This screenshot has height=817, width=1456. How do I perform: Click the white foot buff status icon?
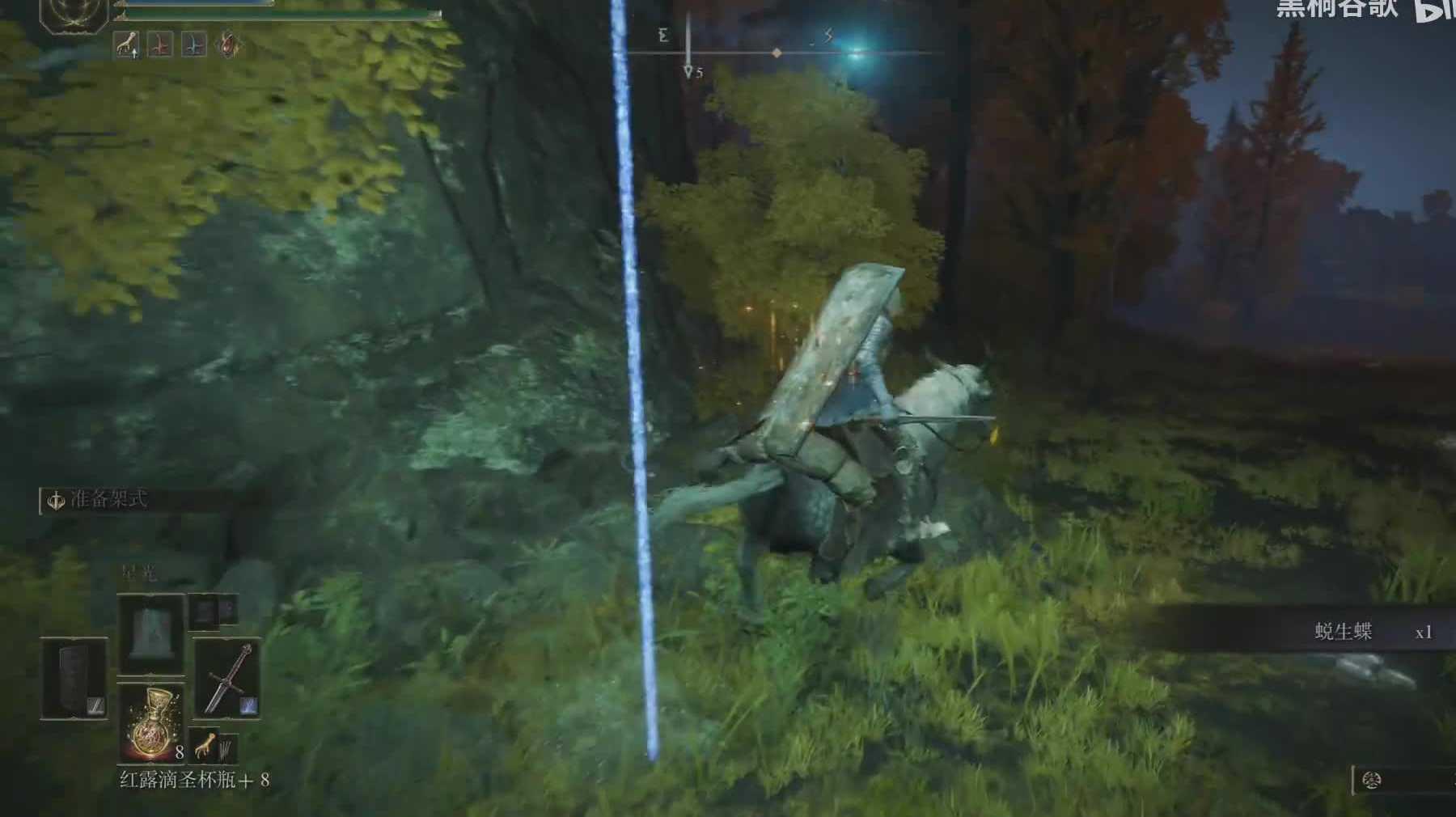[126, 45]
